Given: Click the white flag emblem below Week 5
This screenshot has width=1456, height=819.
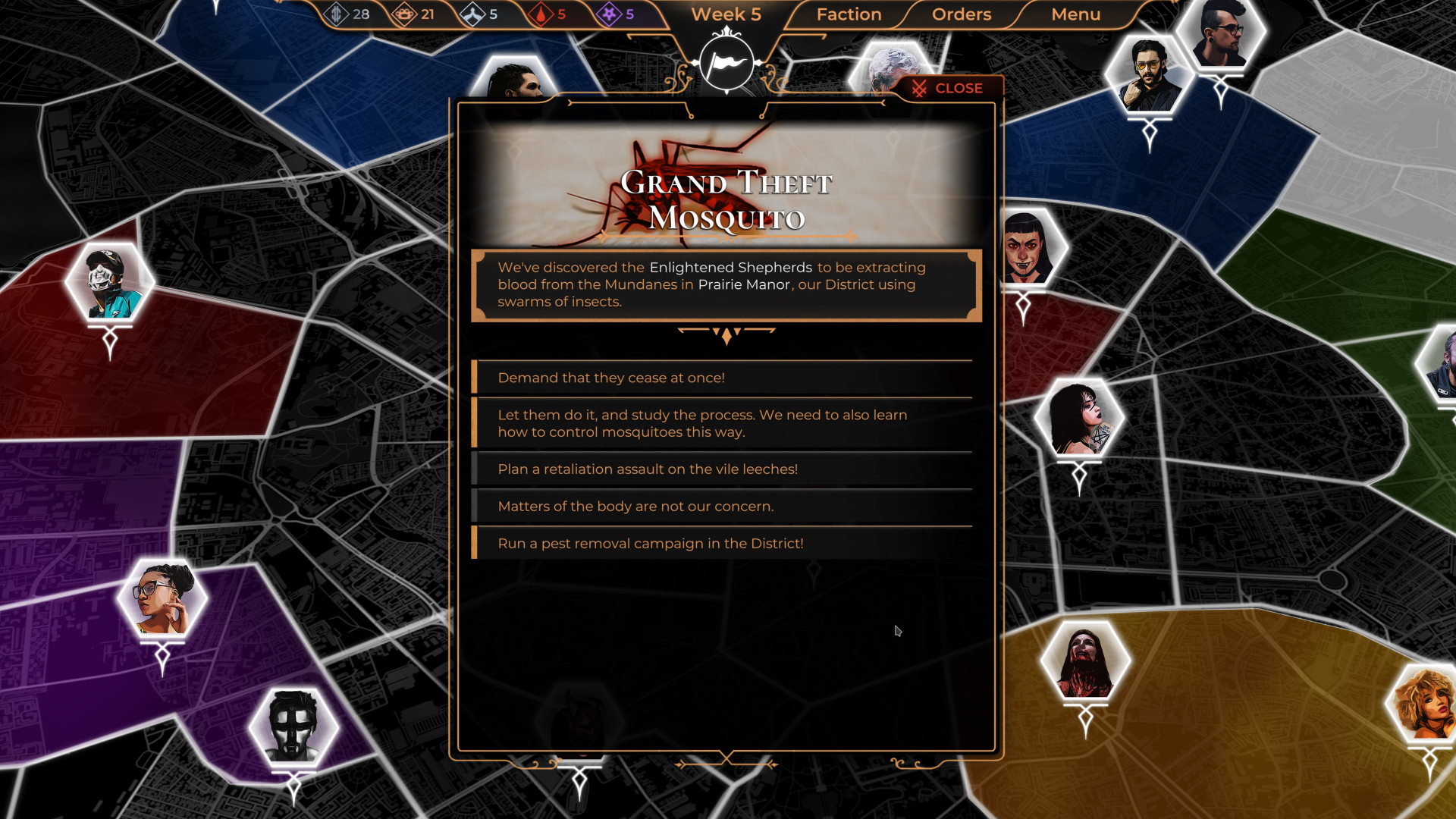Looking at the screenshot, I should point(727,64).
